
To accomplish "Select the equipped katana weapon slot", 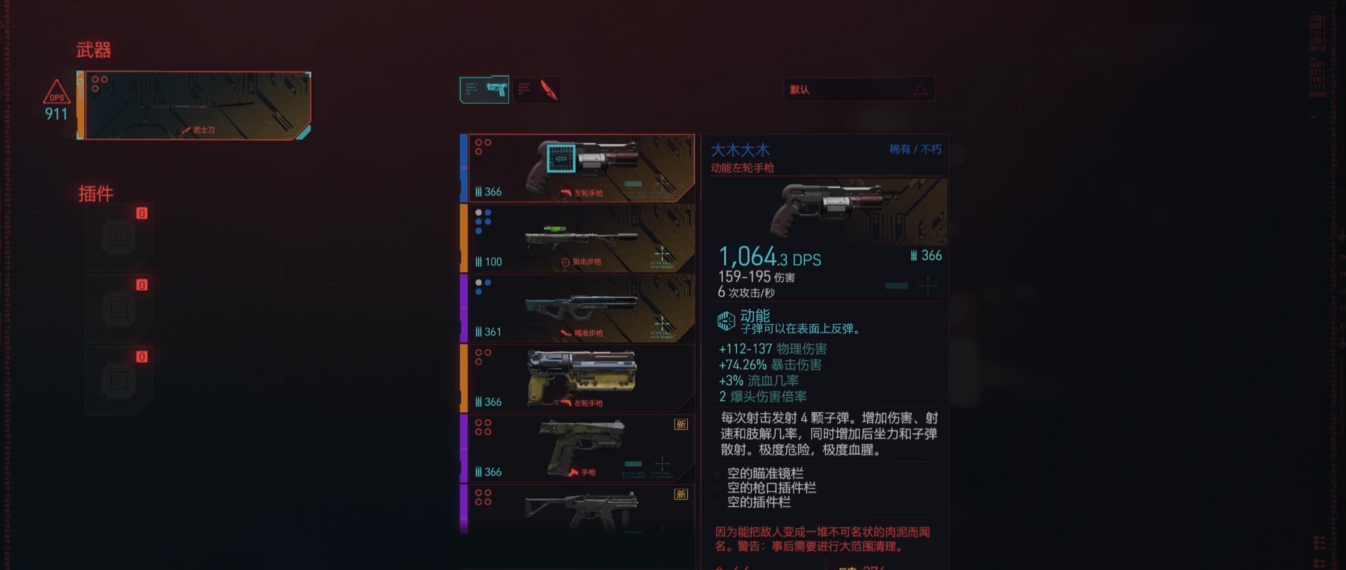I will pyautogui.click(x=197, y=105).
